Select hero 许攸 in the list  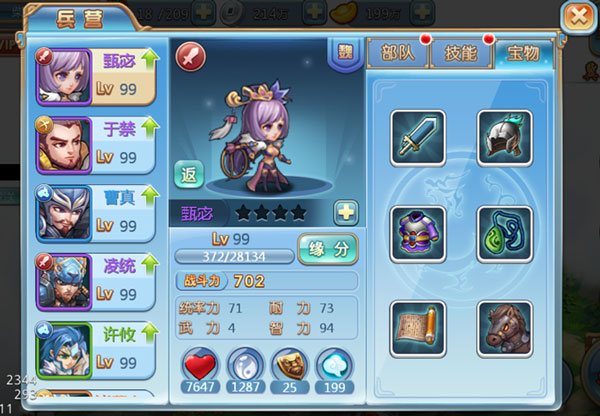coord(96,349)
